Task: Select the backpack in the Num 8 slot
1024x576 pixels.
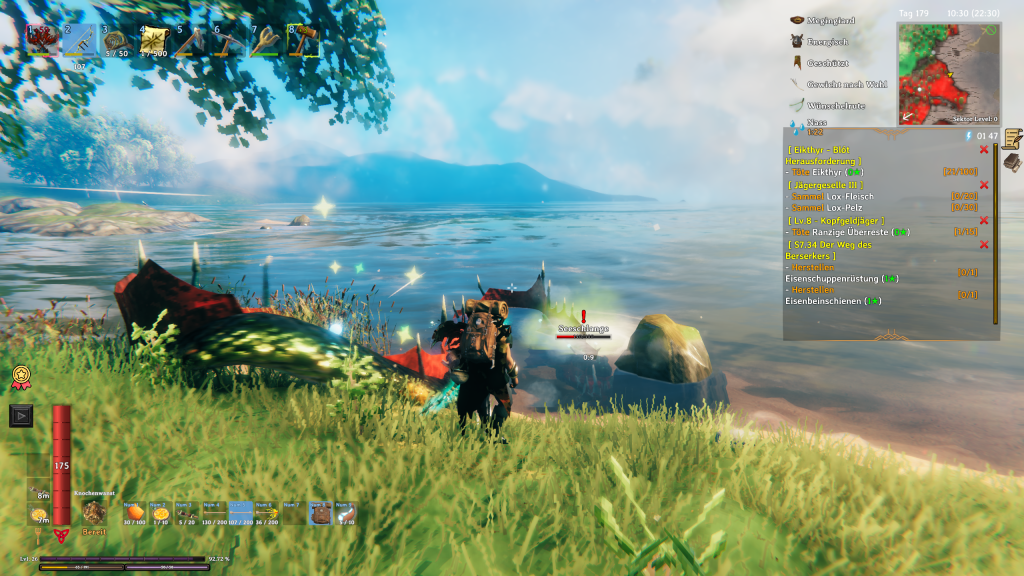Action: pyautogui.click(x=322, y=513)
